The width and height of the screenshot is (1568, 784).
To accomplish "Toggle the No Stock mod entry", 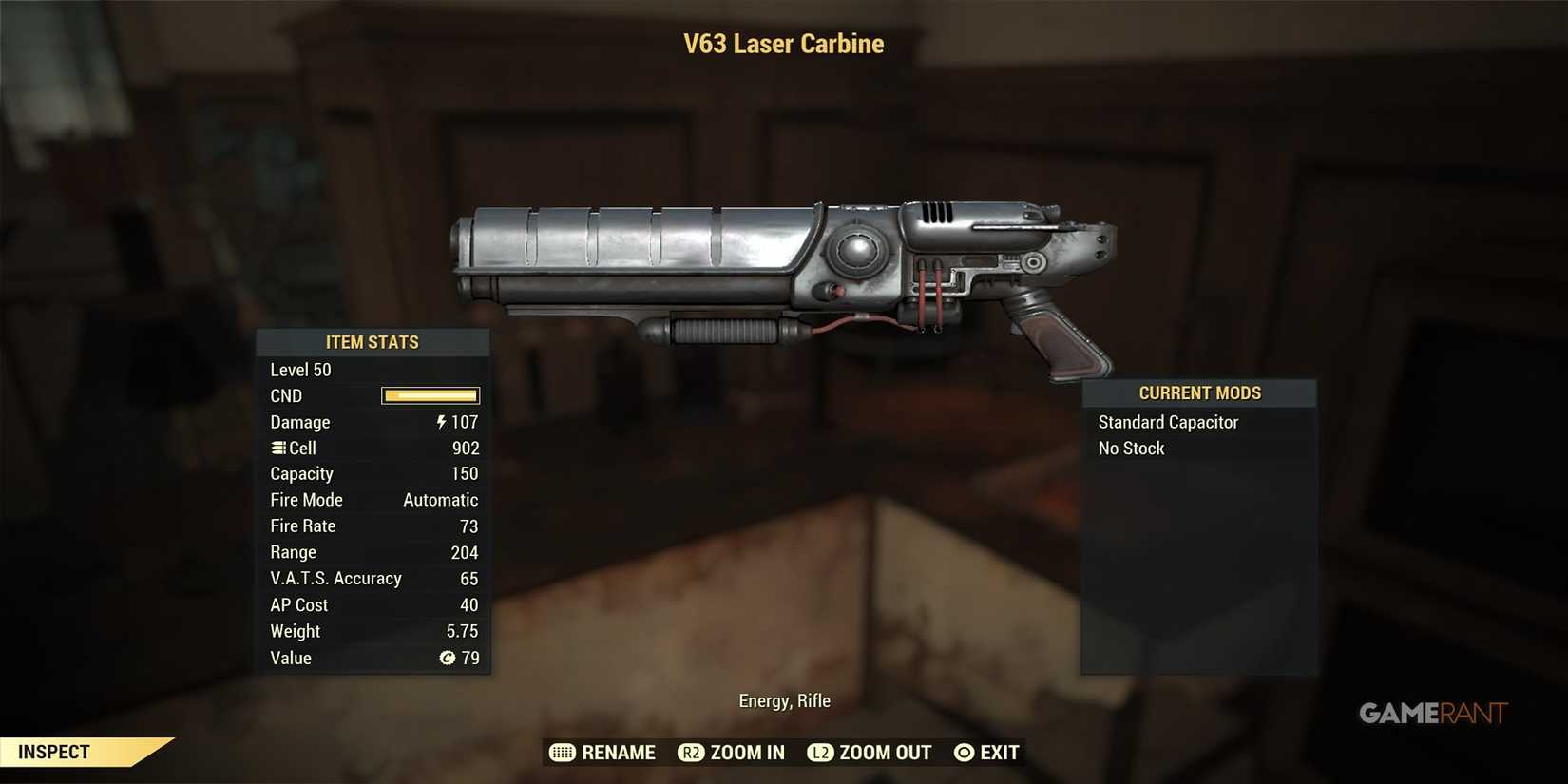I will pyautogui.click(x=1131, y=448).
